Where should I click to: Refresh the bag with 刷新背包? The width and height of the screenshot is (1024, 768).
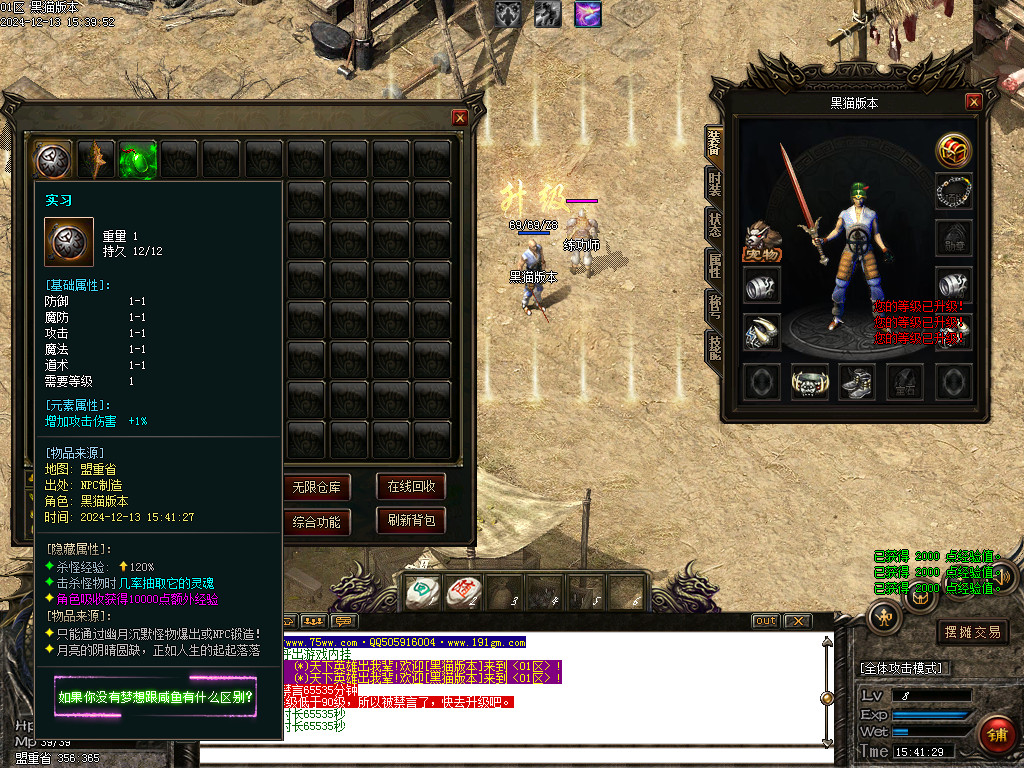pos(411,521)
